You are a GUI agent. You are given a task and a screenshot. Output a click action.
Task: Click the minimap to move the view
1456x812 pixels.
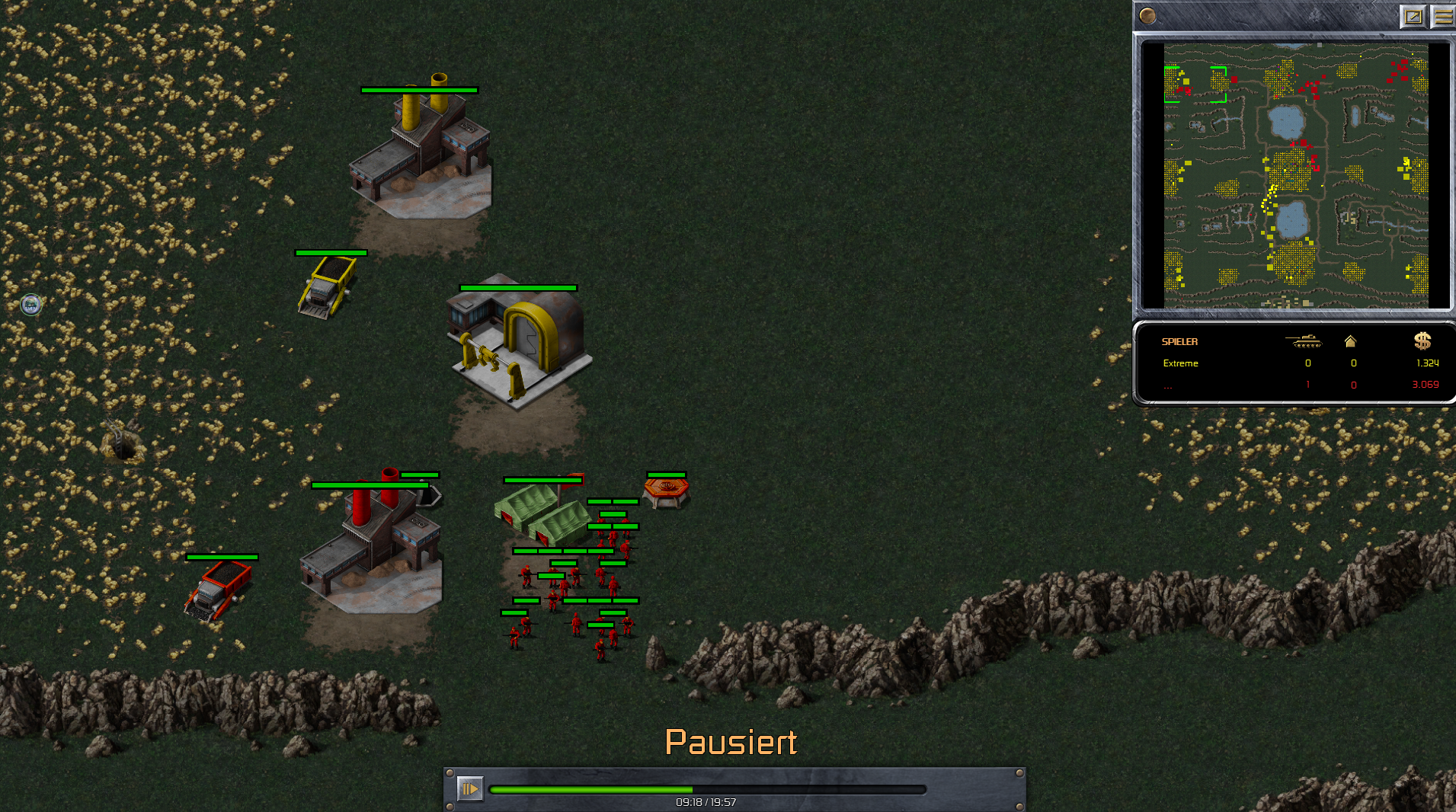1295,175
